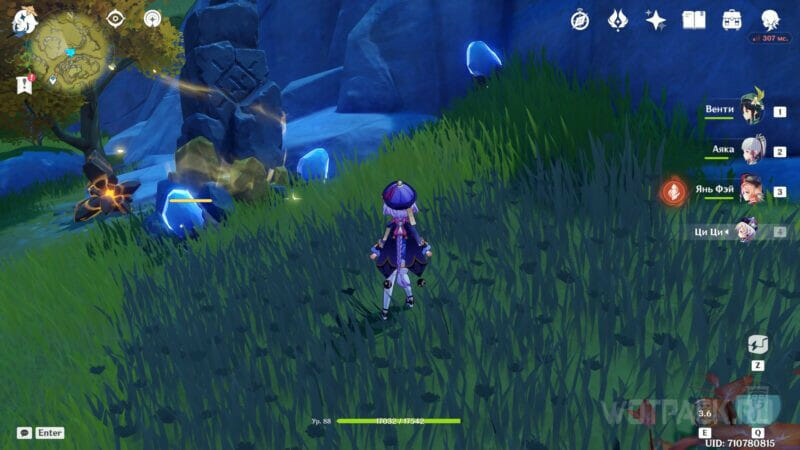Open the chat box speech bubble

[24, 433]
